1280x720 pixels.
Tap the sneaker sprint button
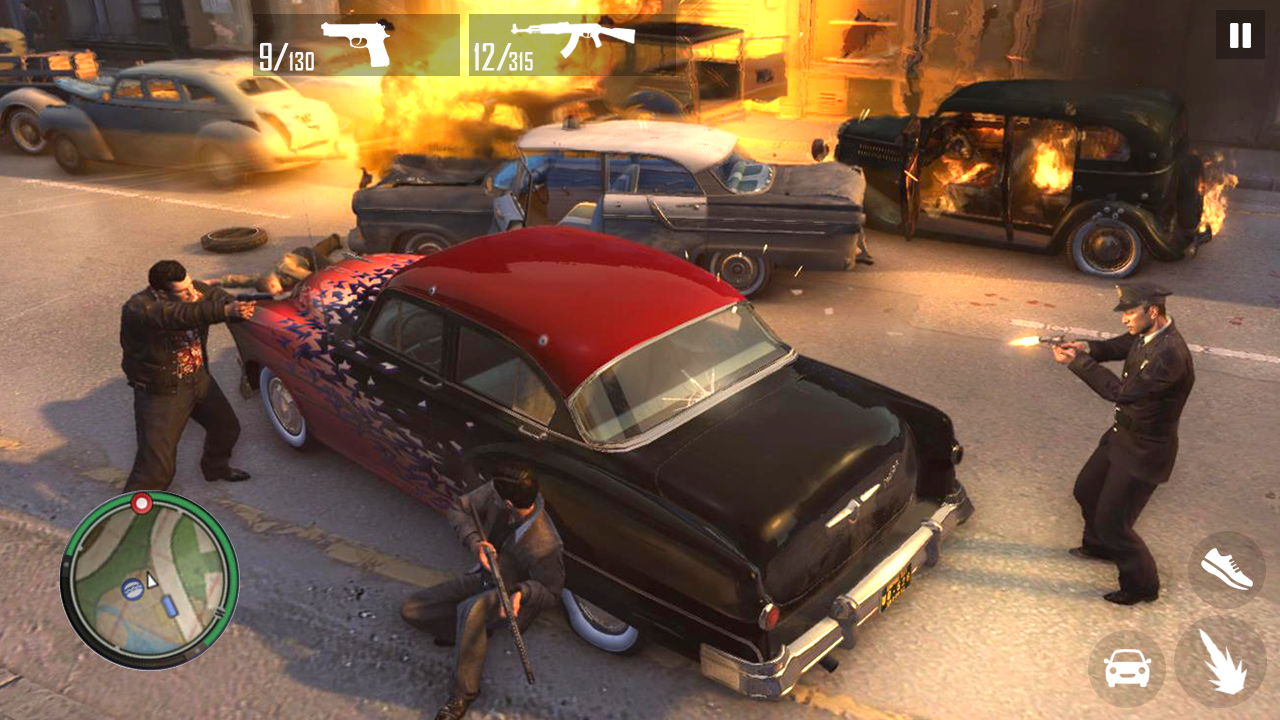point(1226,569)
